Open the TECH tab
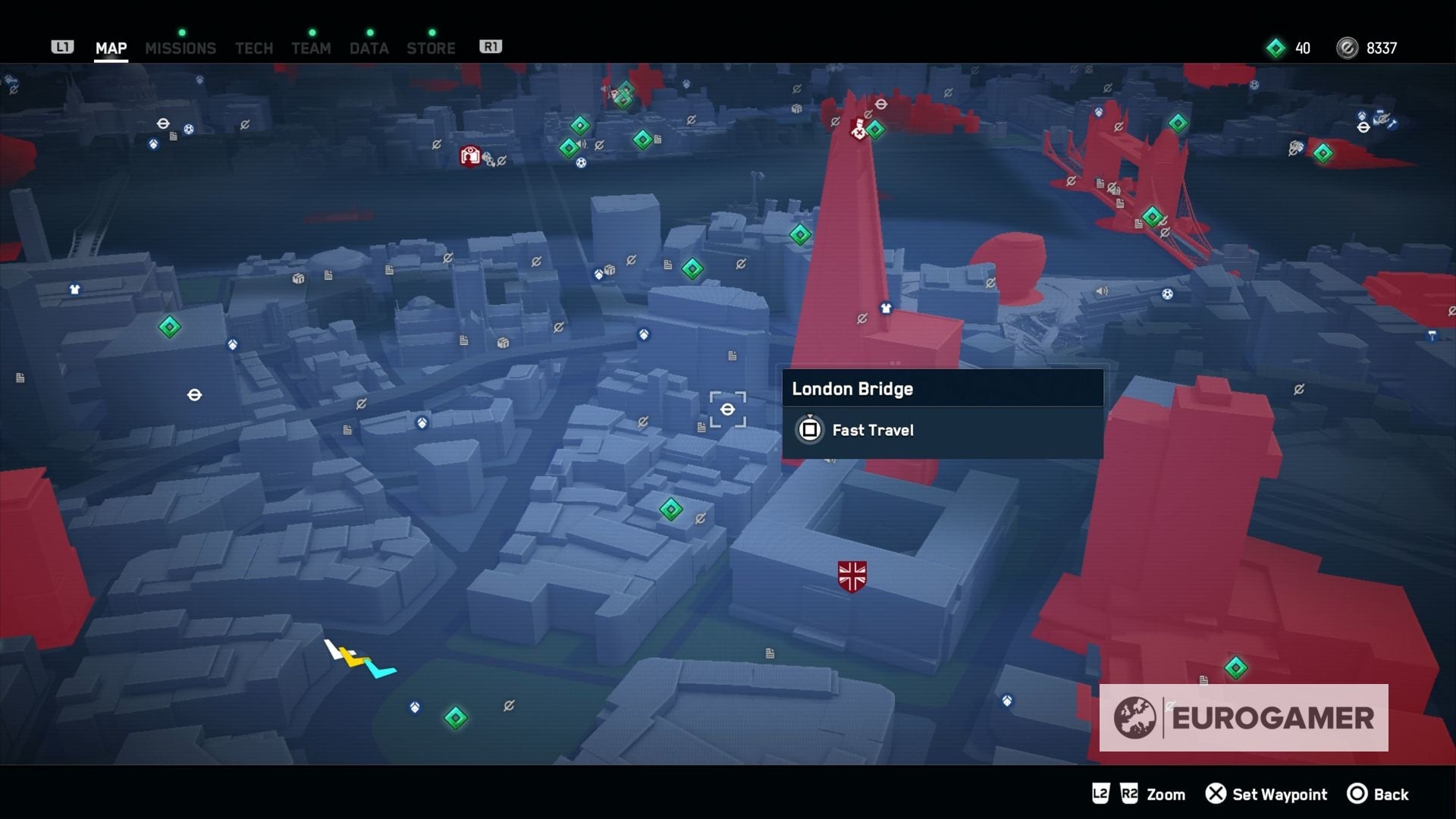The height and width of the screenshot is (819, 1456). [x=253, y=48]
